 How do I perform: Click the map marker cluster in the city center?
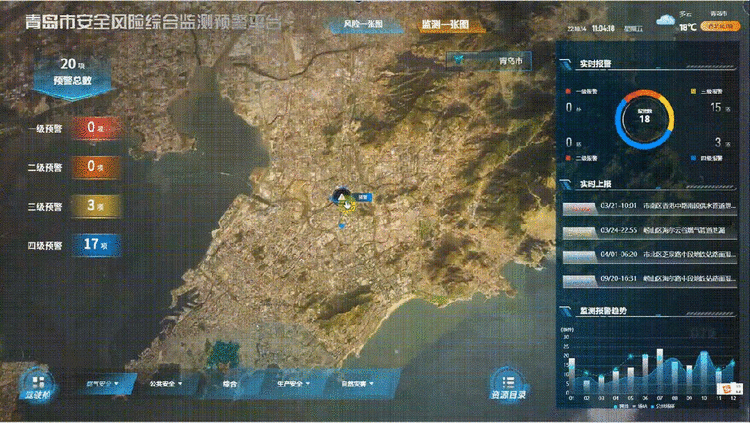(344, 199)
